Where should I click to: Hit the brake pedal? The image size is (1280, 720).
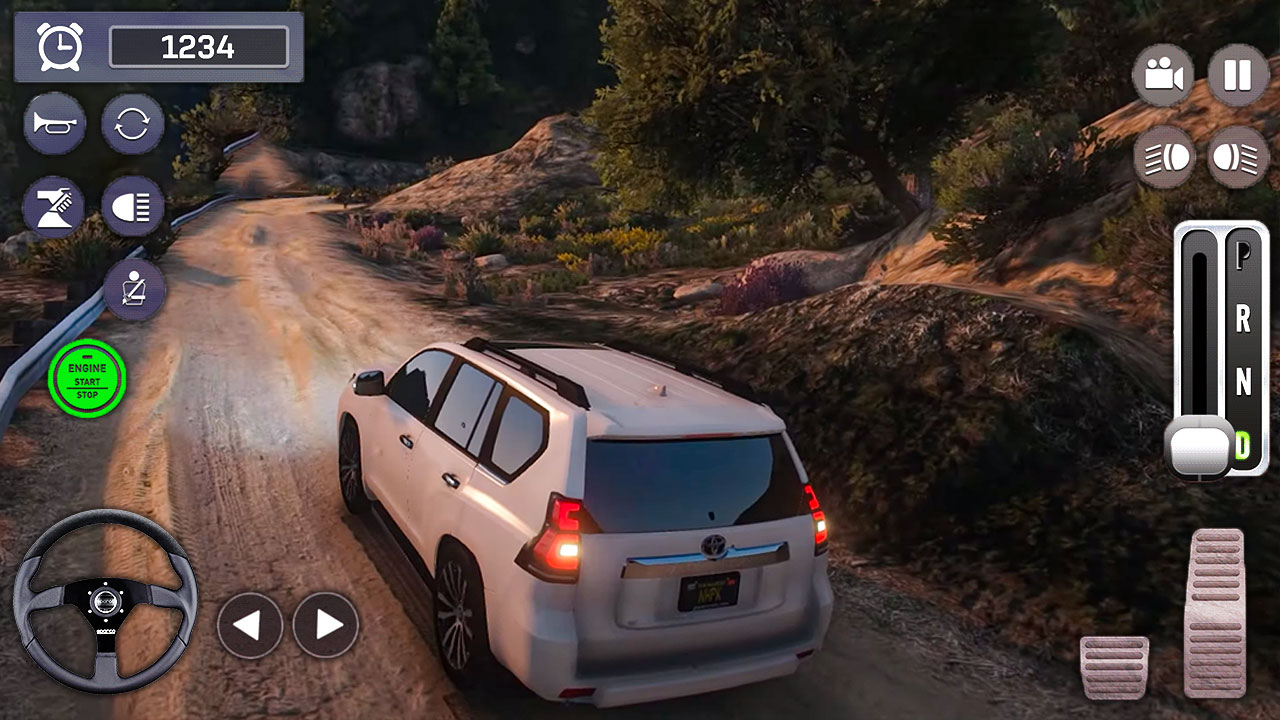tap(1114, 666)
